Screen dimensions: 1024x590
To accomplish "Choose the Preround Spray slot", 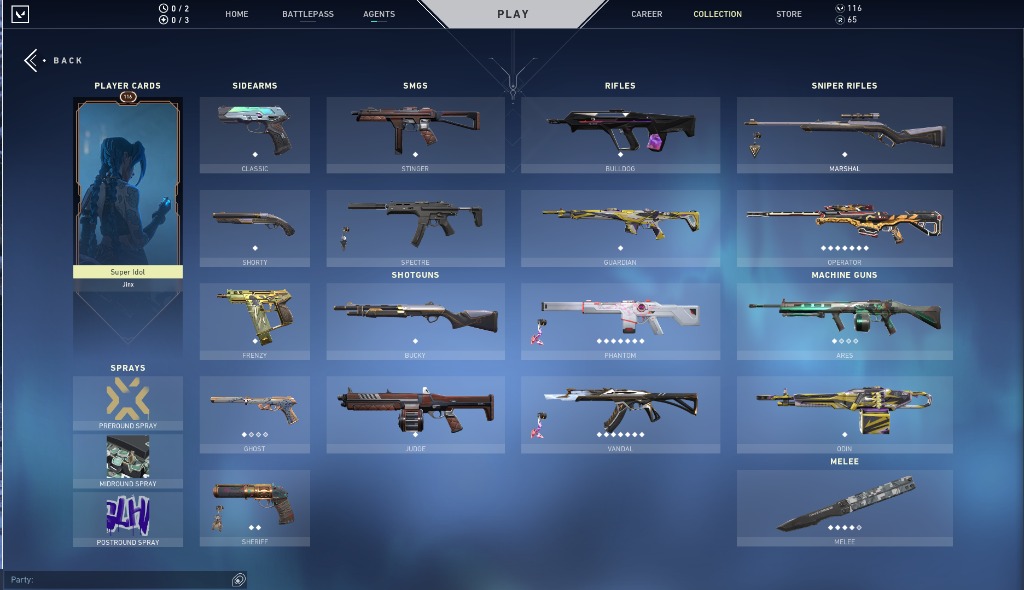I will pyautogui.click(x=128, y=403).
